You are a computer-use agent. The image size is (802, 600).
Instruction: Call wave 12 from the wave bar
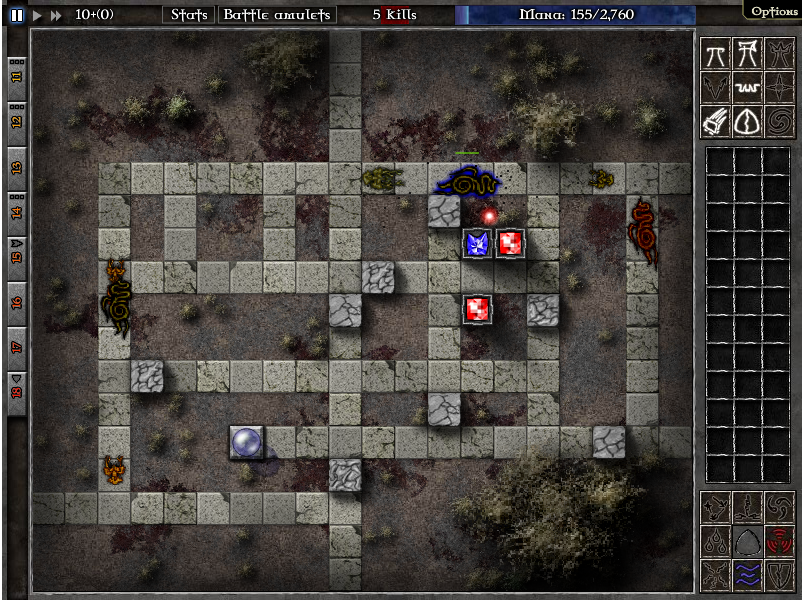coord(17,120)
